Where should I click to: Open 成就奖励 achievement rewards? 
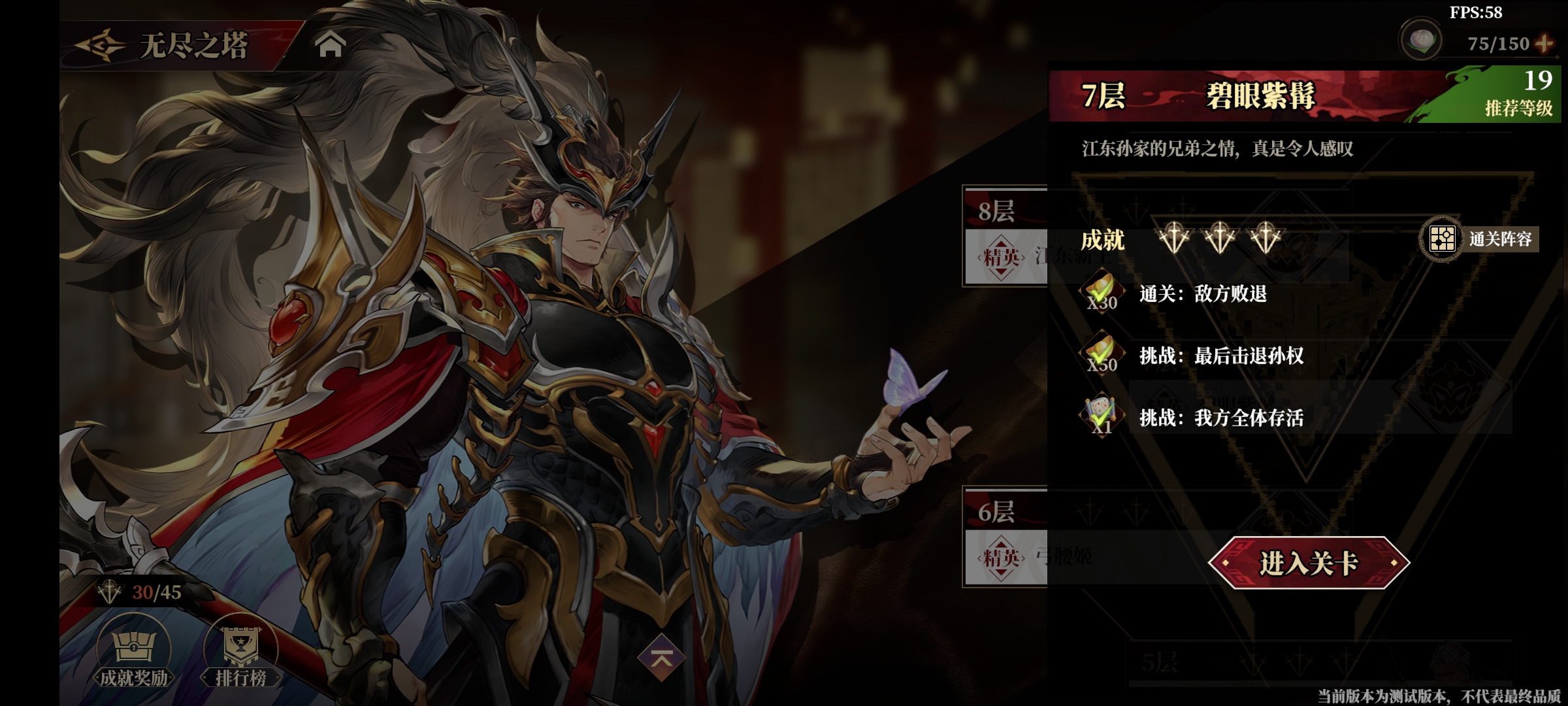pos(134,652)
